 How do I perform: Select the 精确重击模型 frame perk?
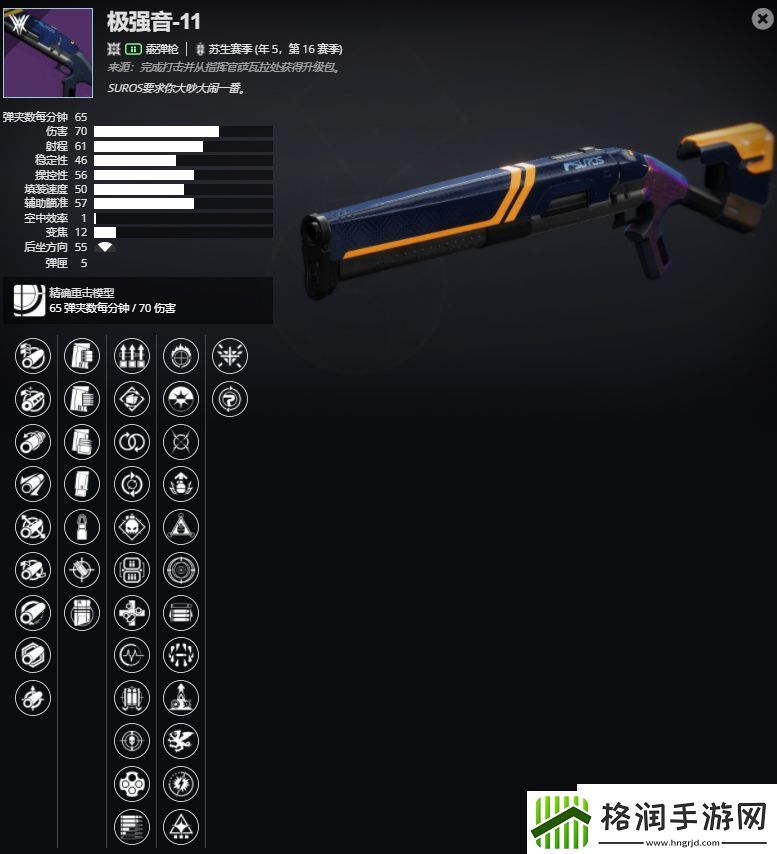[x=28, y=301]
